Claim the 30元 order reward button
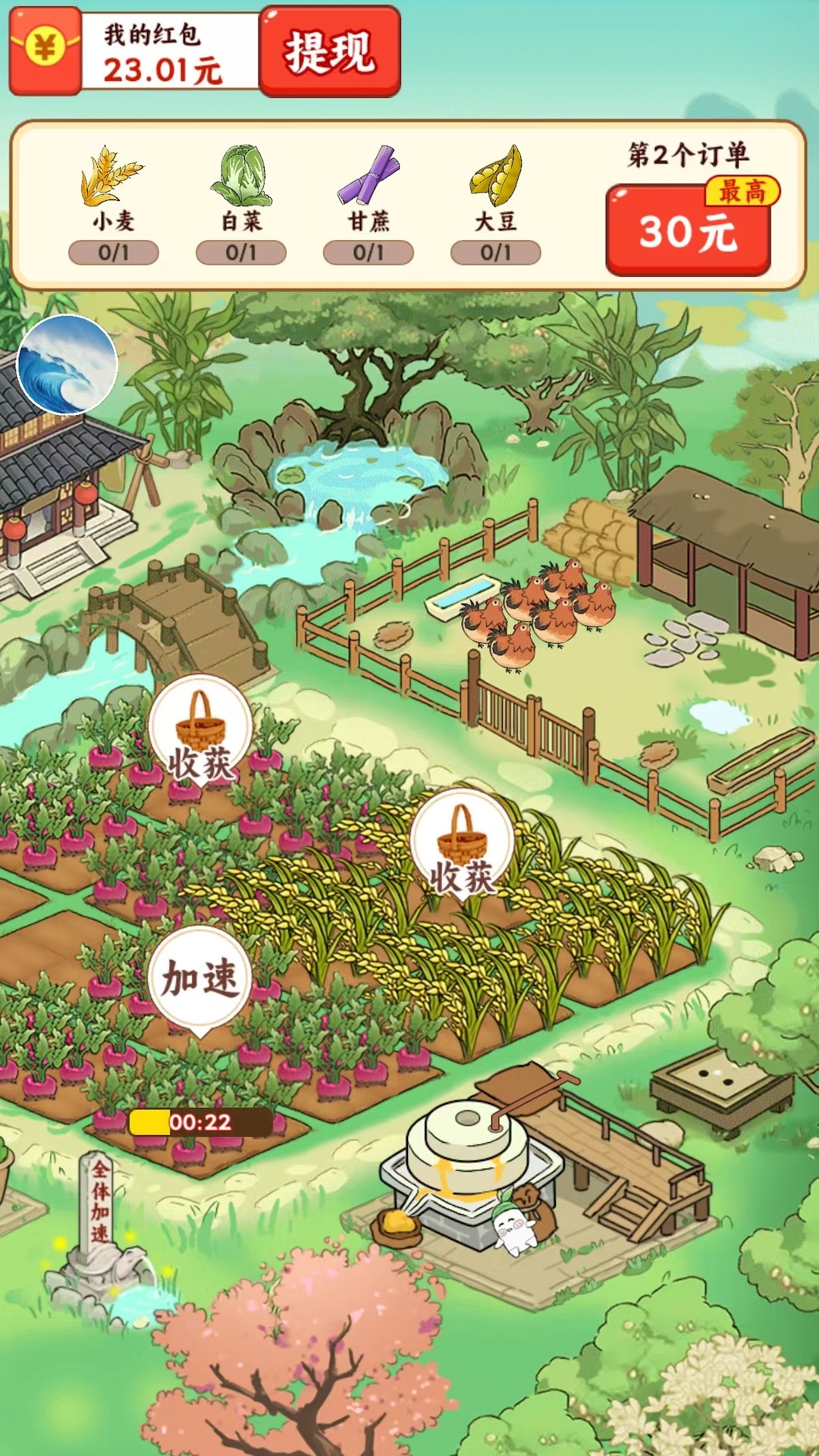The width and height of the screenshot is (819, 1456). 688,230
